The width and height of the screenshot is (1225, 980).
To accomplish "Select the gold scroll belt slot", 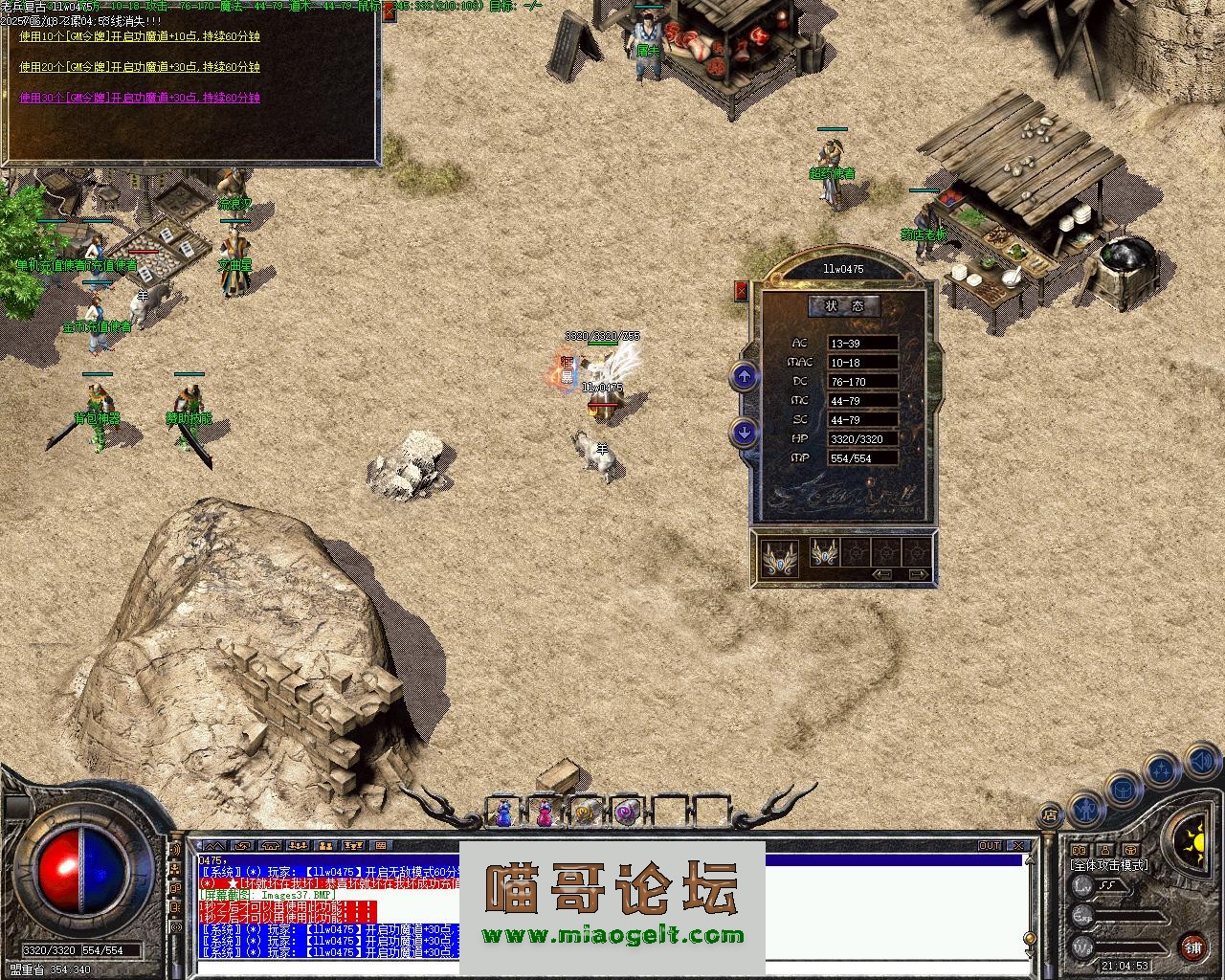I will tap(585, 813).
